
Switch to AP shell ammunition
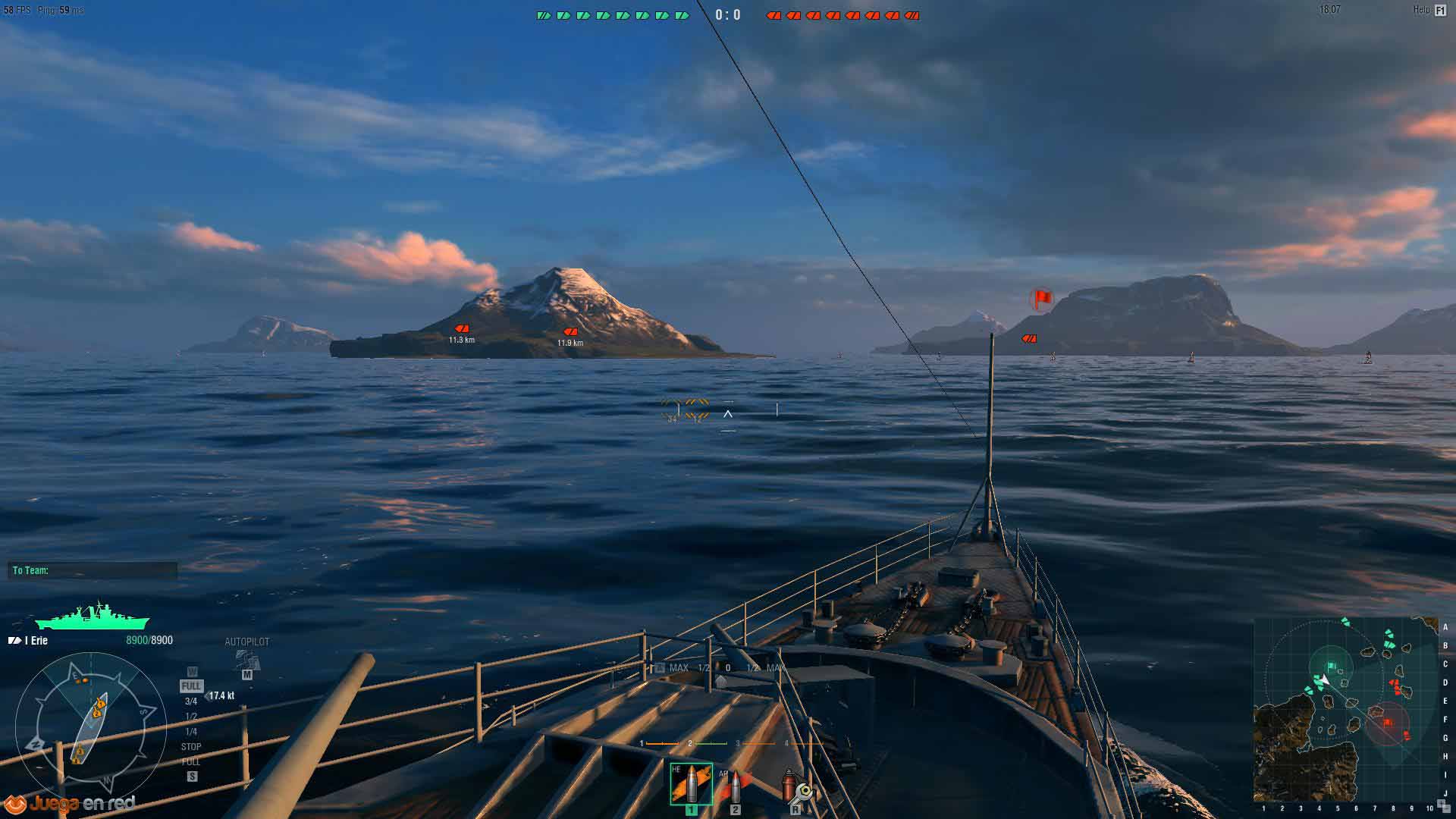(734, 786)
